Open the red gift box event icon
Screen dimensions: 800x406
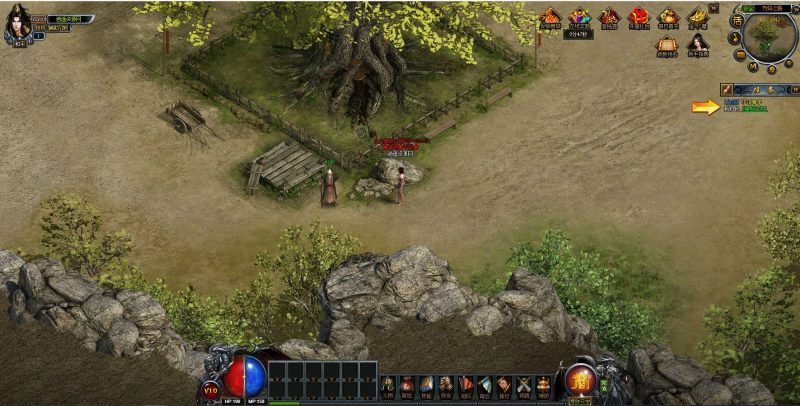(x=638, y=17)
